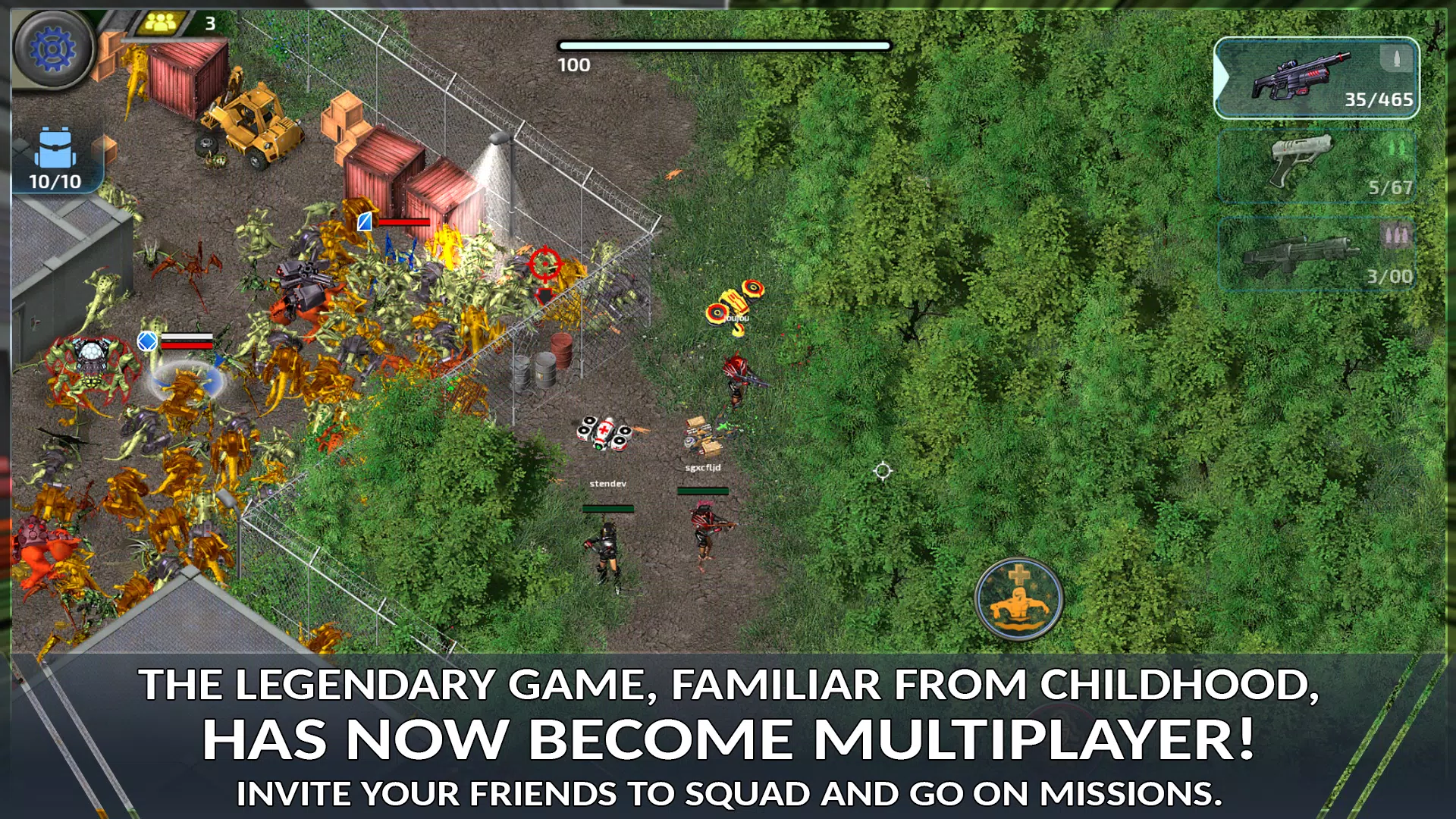This screenshot has height=819, width=1456.
Task: Click the triple-shell ammo icon on the shotgun slot
Action: click(1398, 235)
